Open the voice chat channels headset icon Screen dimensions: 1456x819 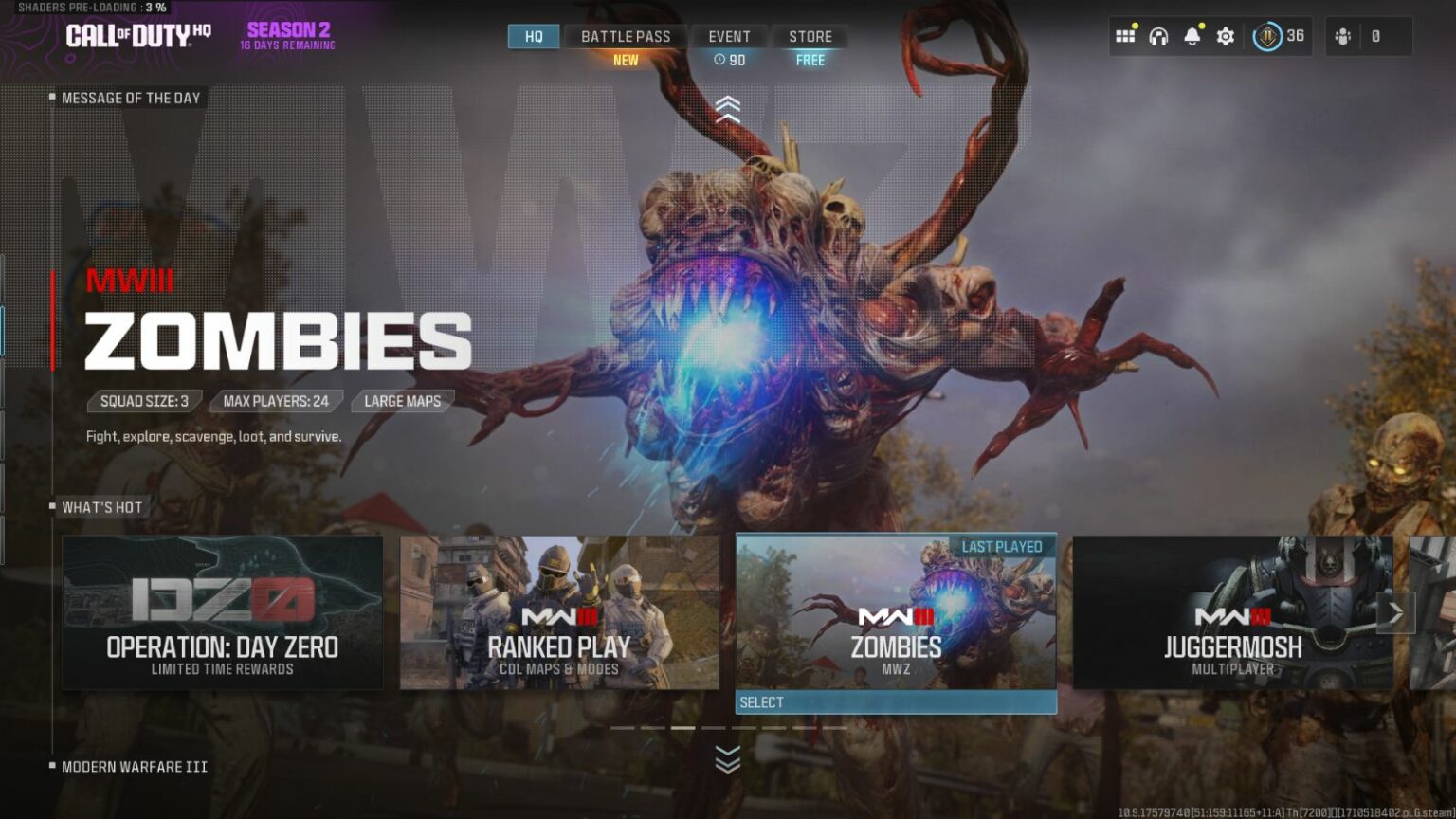pyautogui.click(x=1158, y=35)
